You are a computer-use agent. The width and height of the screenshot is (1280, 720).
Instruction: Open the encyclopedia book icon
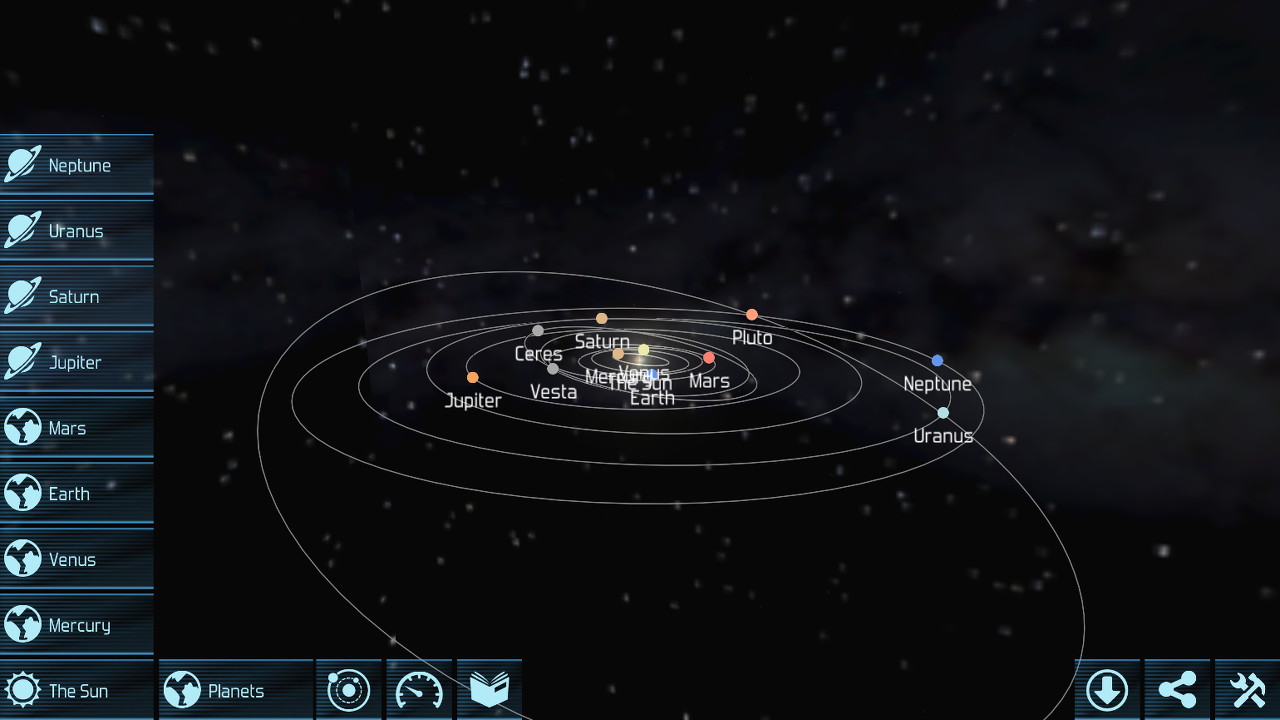489,689
